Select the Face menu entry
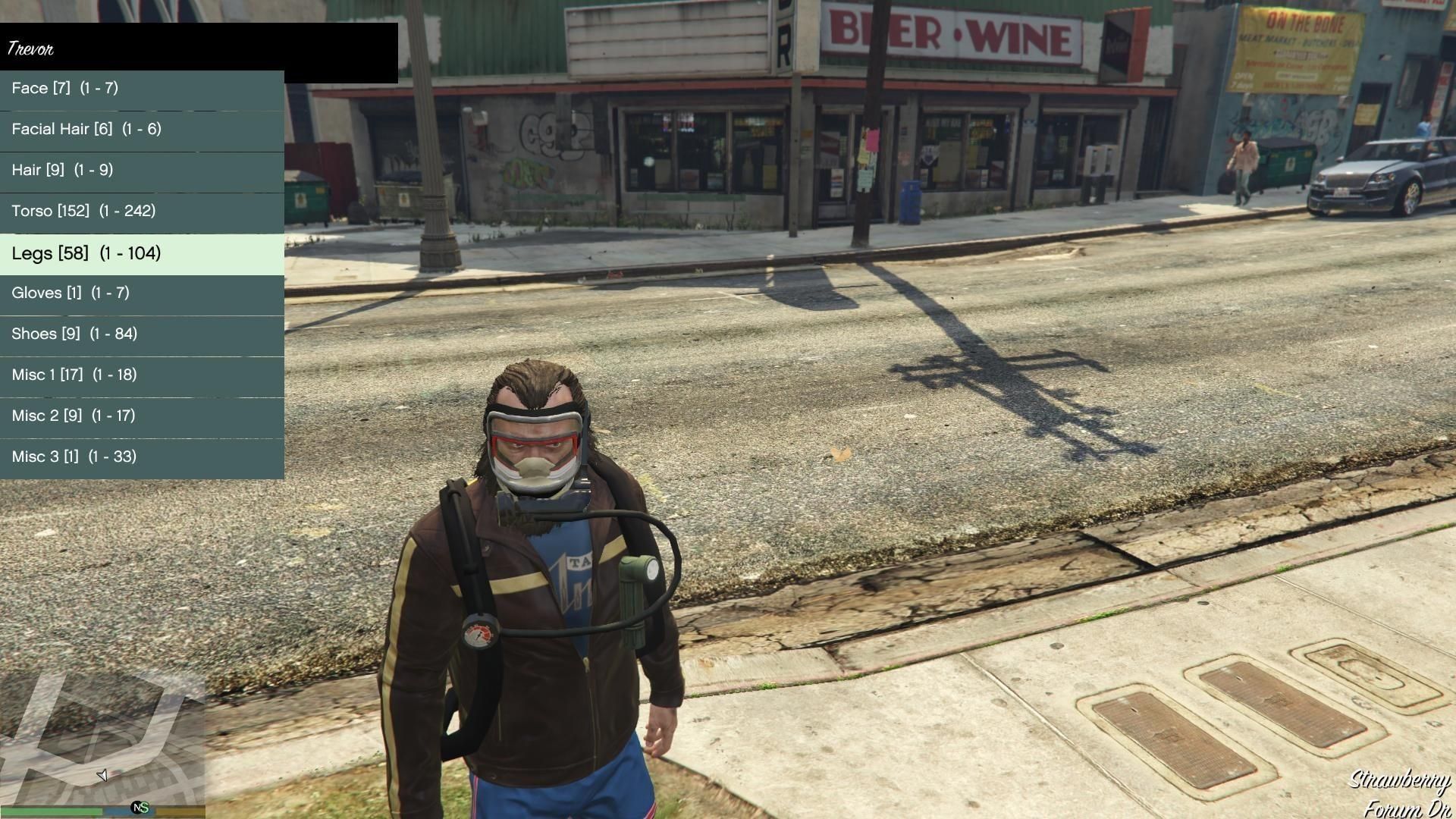This screenshot has width=1456, height=819. point(142,89)
